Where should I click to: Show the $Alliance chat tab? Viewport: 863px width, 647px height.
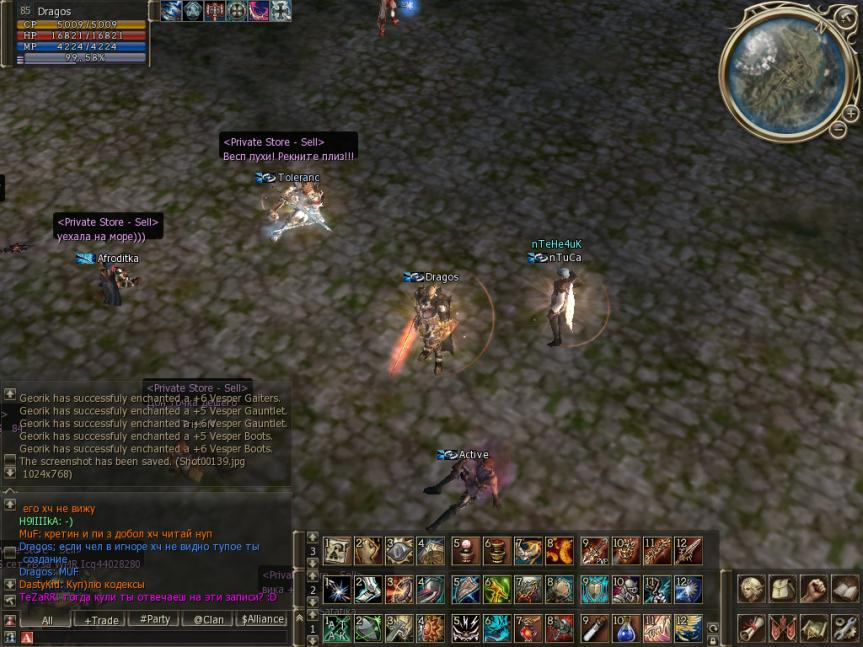(263, 620)
